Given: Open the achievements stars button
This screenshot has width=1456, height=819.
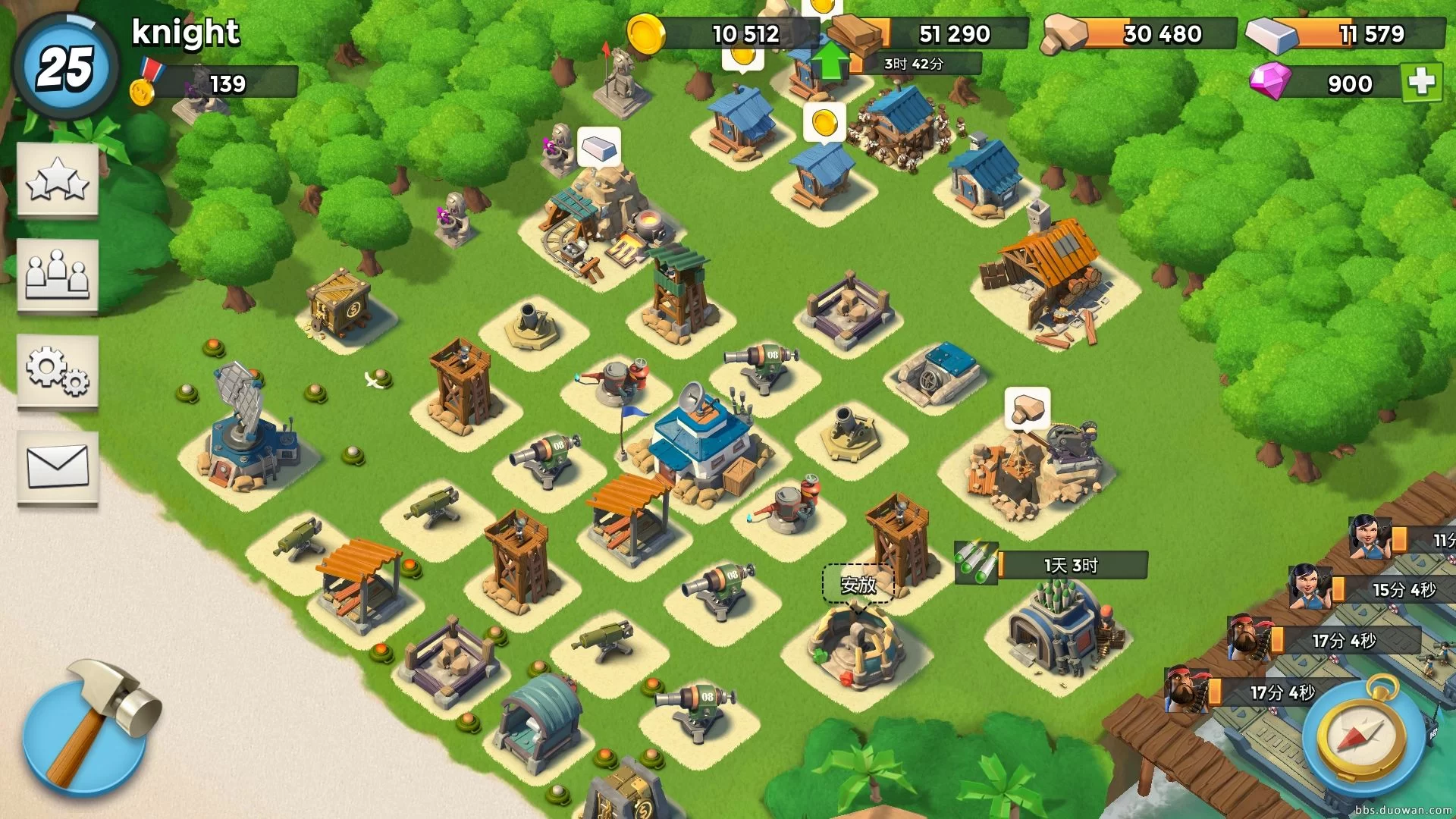Looking at the screenshot, I should (x=58, y=180).
